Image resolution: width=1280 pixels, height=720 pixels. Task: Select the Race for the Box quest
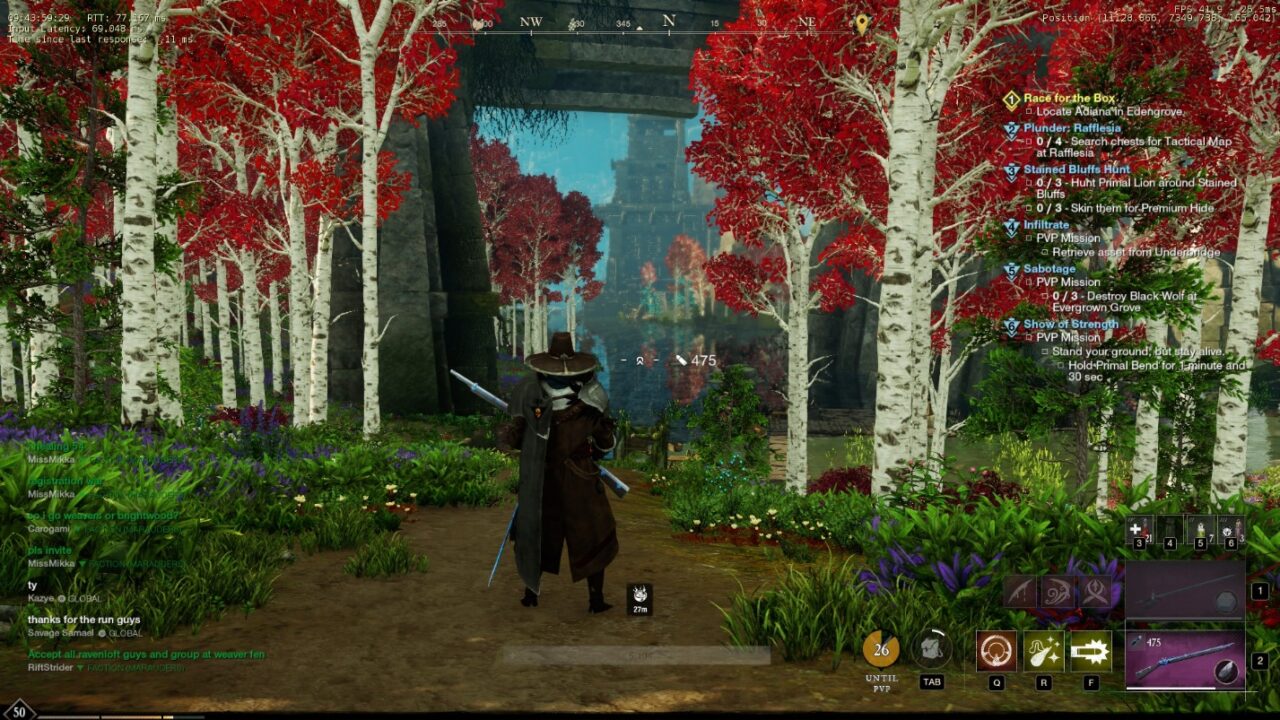(1068, 98)
